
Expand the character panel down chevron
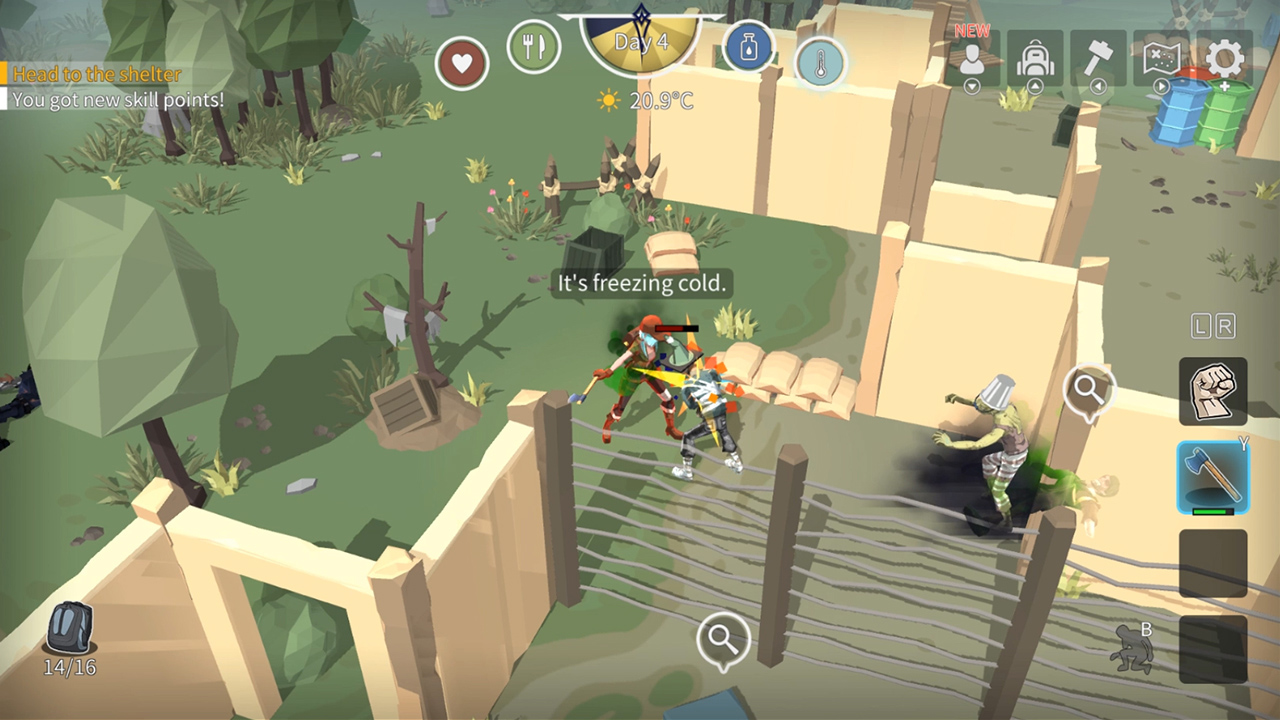[x=971, y=89]
